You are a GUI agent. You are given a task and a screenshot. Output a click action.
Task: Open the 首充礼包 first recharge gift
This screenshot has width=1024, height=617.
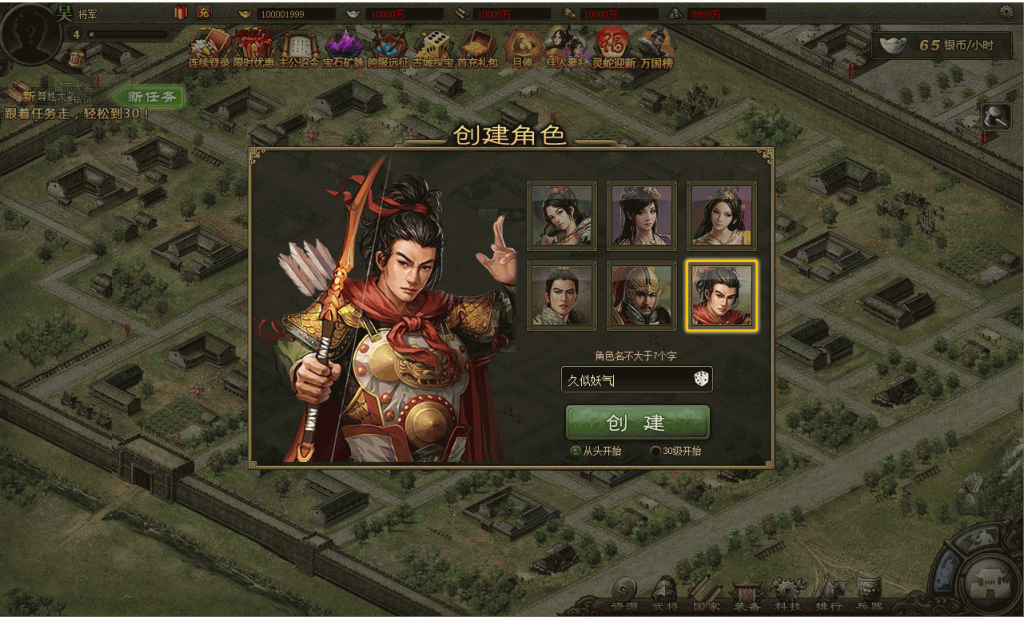(x=477, y=47)
